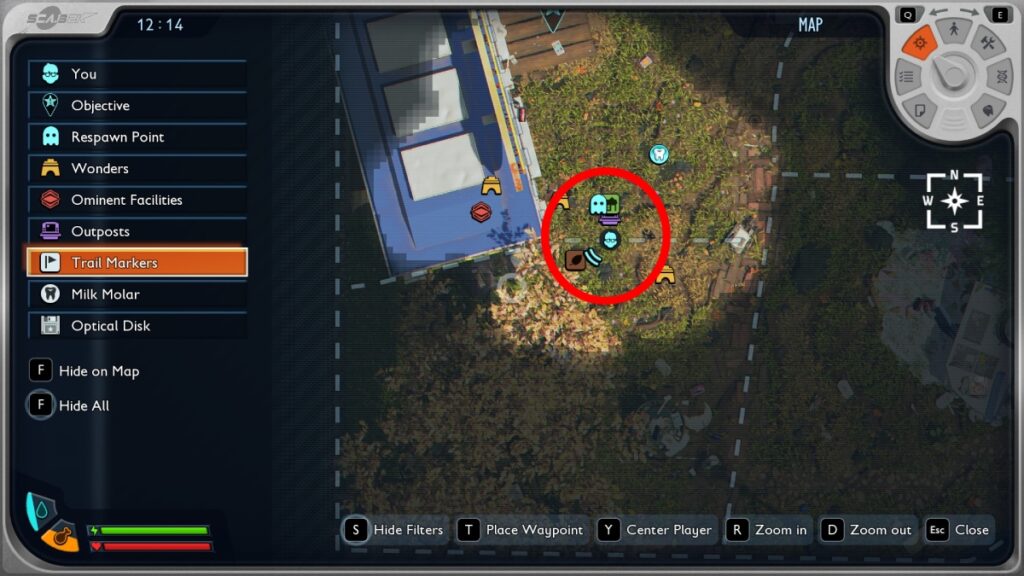Select Ominent Facilities in the filter list
The width and height of the screenshot is (1024, 576).
[137, 200]
